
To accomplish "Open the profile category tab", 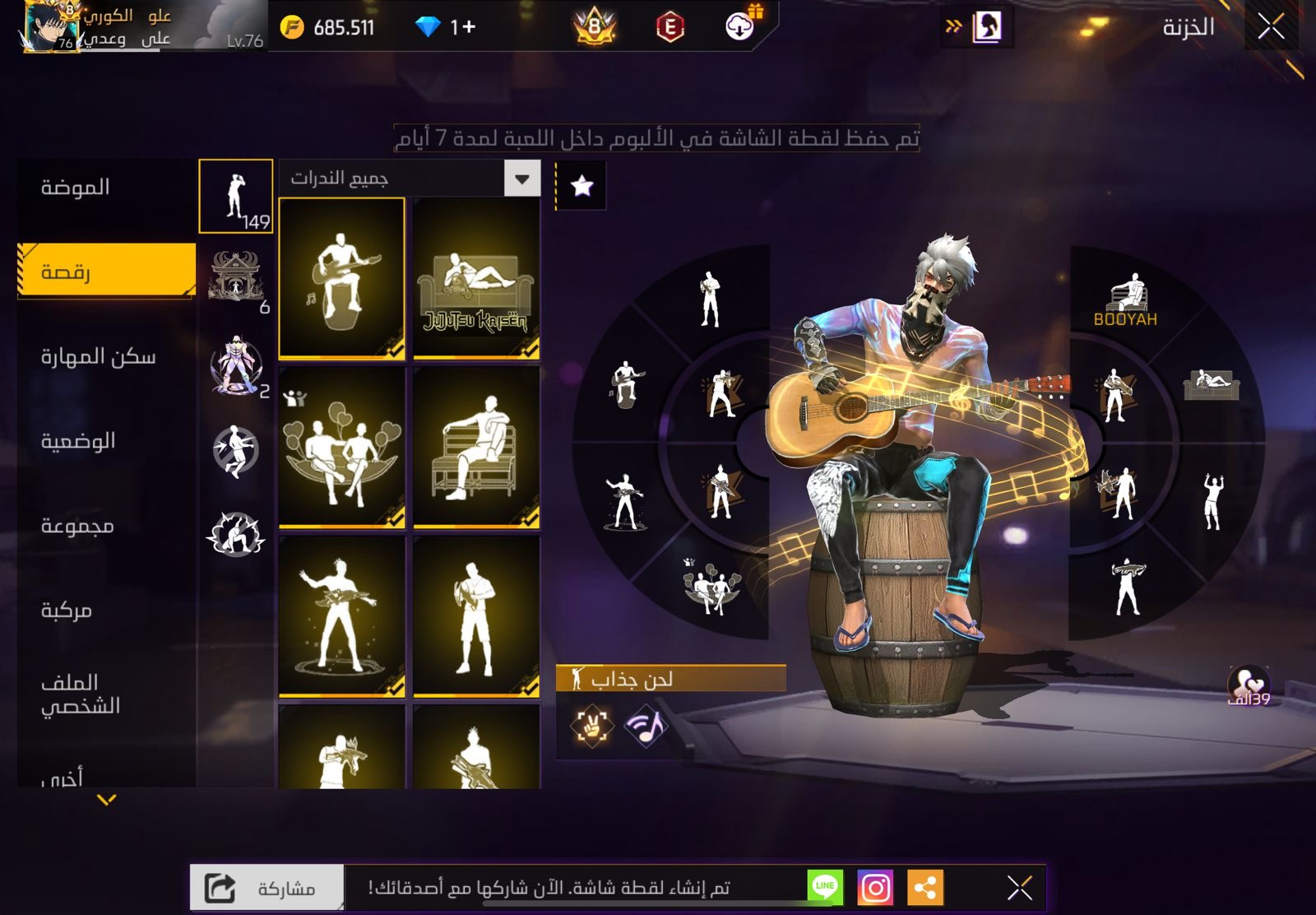I will point(81,693).
